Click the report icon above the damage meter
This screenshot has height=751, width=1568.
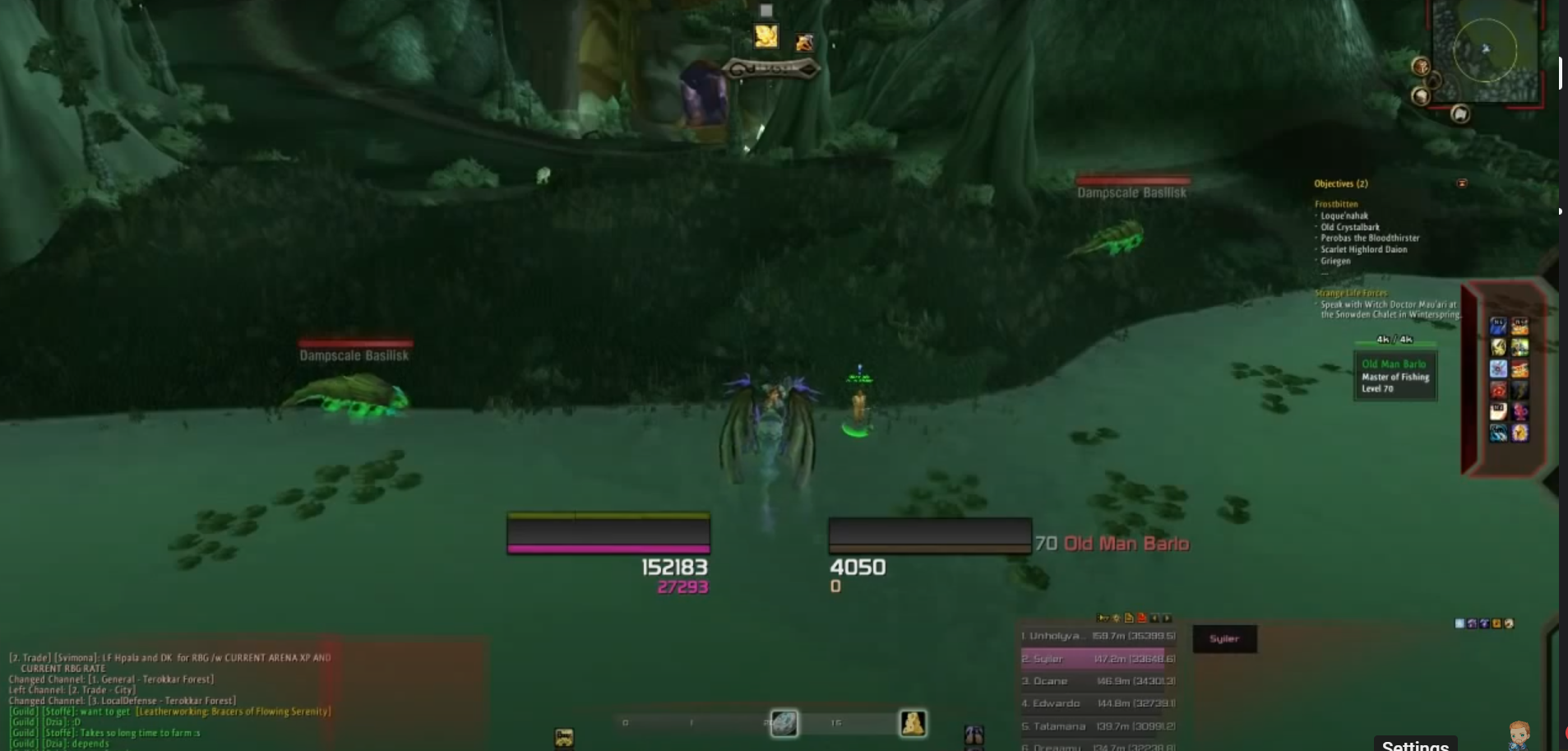pyautogui.click(x=1130, y=619)
